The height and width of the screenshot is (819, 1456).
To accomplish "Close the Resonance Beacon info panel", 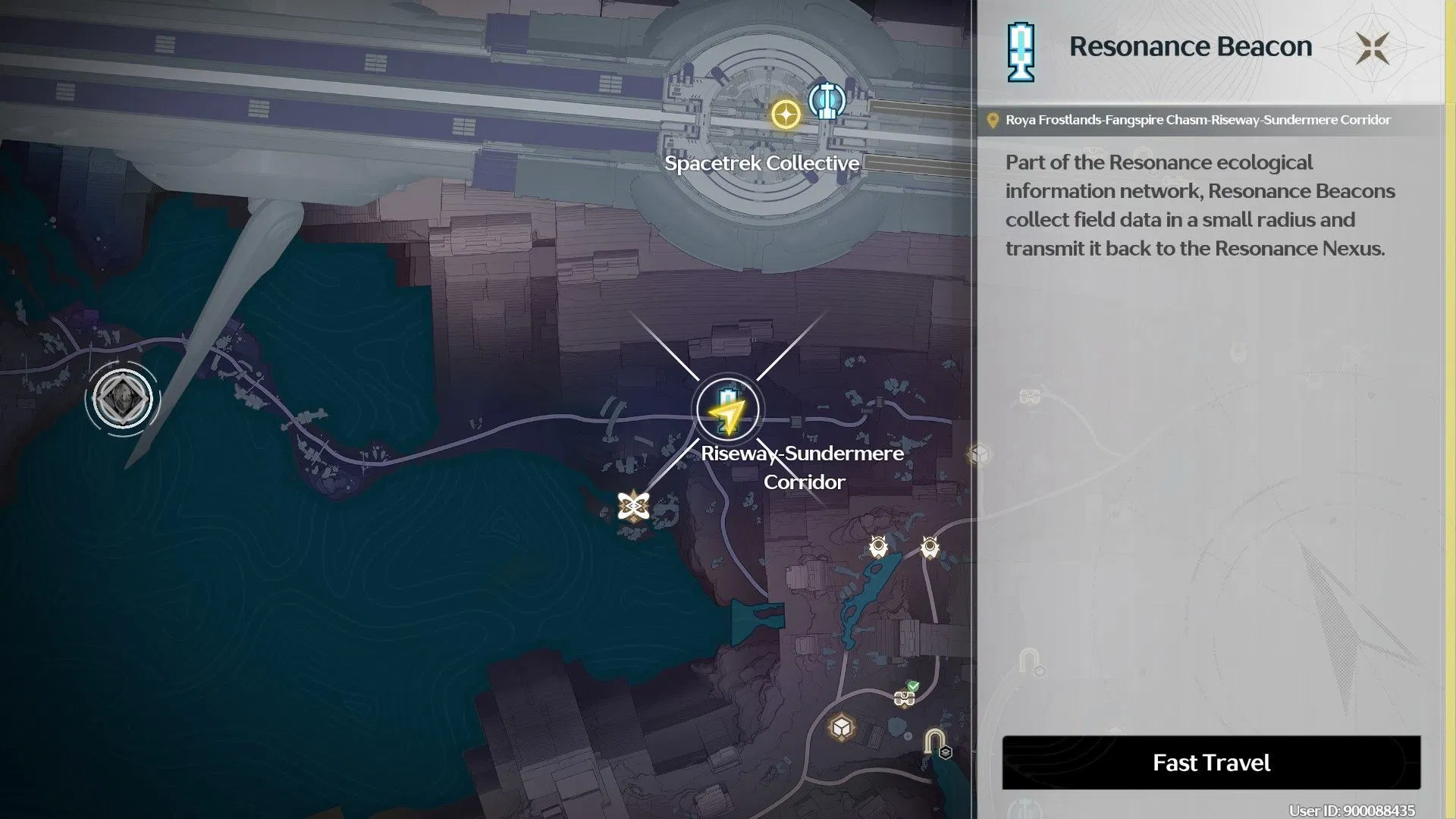I will coord(1373,49).
